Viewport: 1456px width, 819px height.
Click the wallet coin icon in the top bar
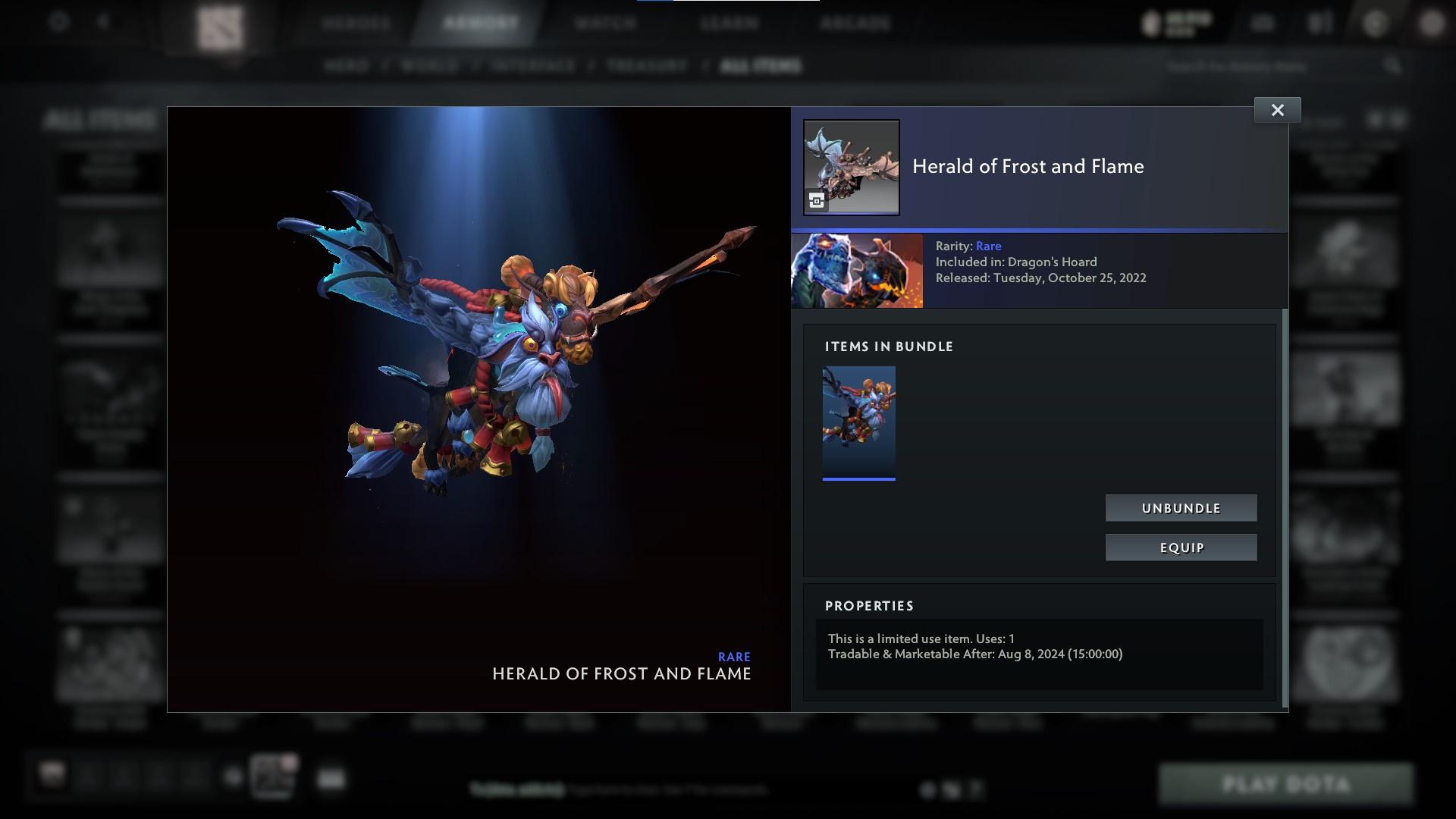tap(1150, 21)
